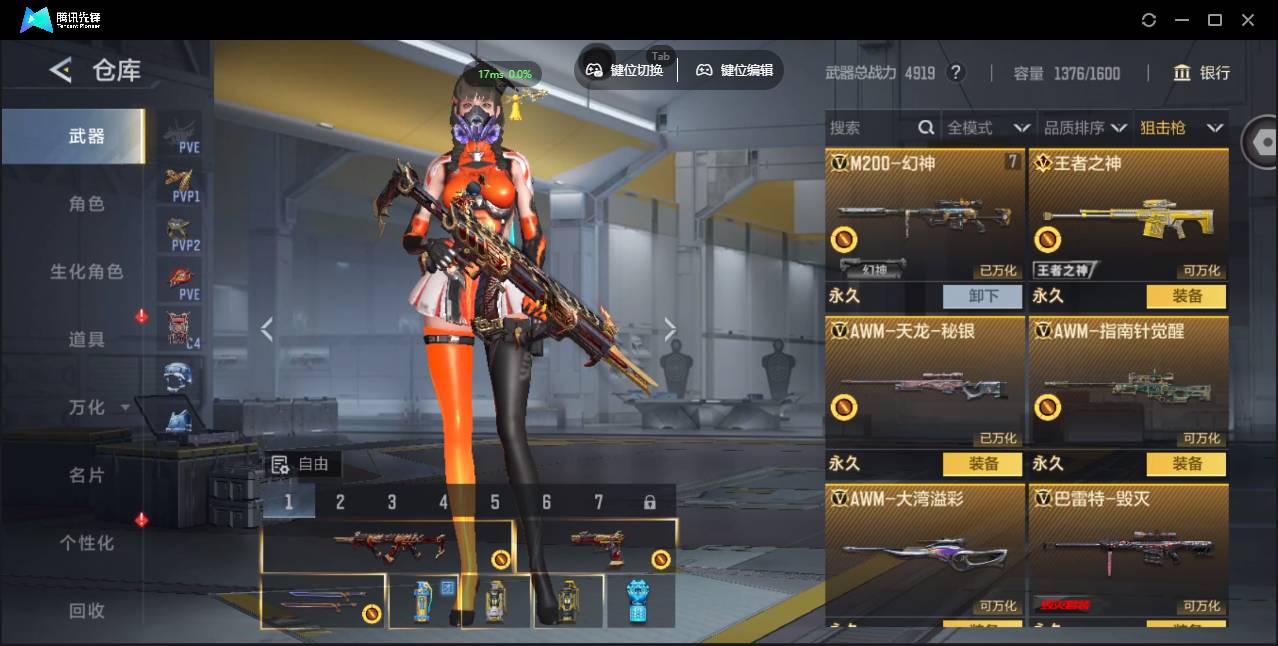
Task: Maximize the emulator window
Action: [x=1215, y=20]
